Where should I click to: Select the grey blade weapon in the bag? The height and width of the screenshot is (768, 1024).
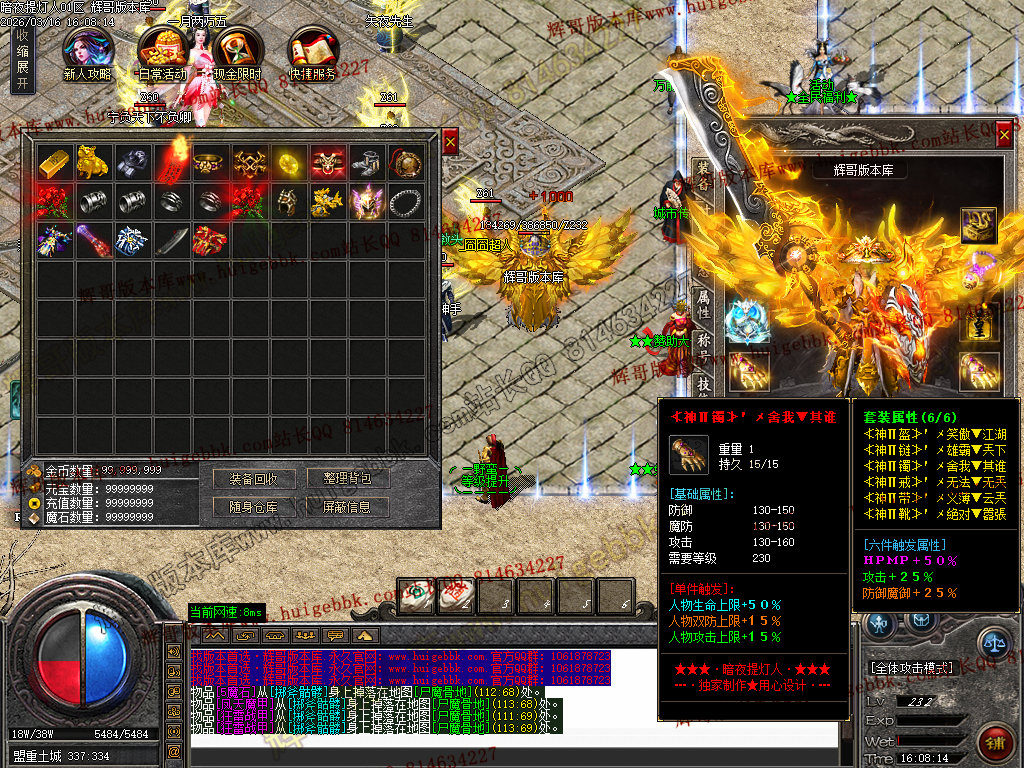click(x=172, y=240)
